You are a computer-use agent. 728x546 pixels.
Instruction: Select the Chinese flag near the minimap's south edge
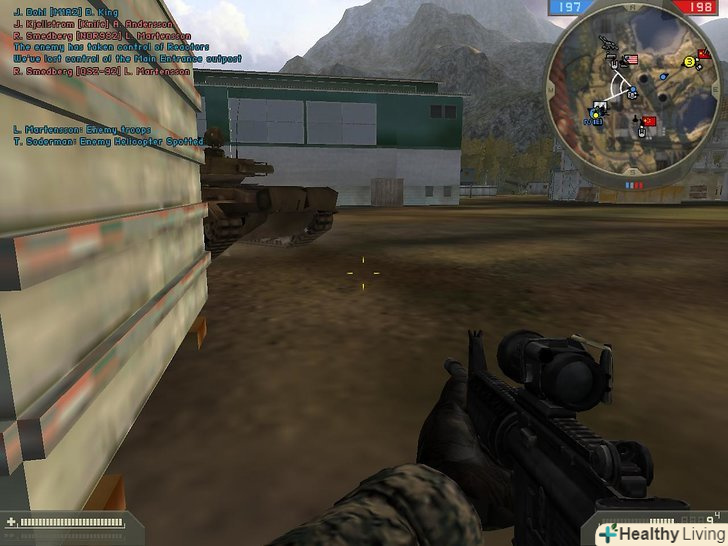coord(648,122)
